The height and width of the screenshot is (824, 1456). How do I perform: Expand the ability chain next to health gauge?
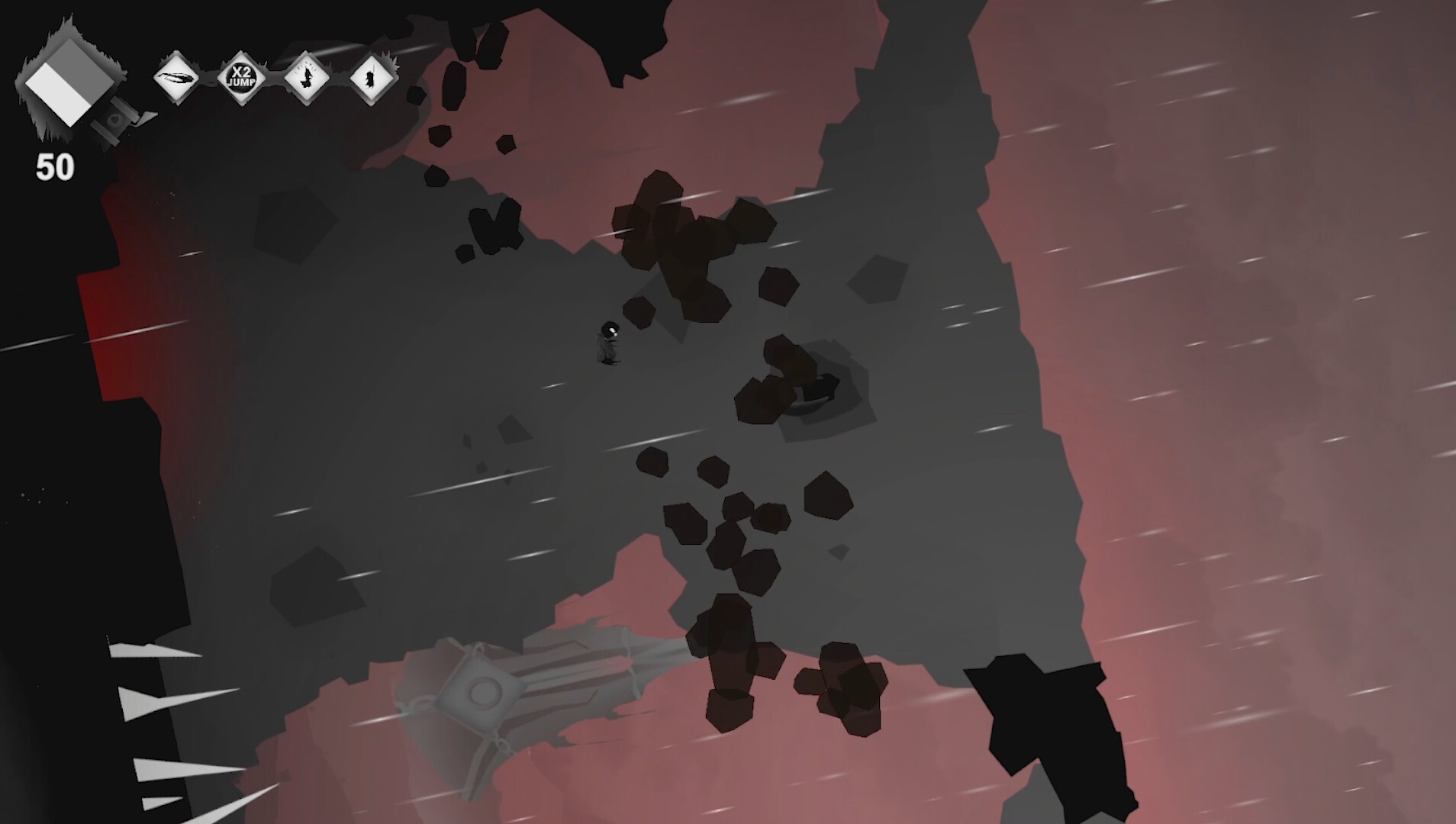point(275,76)
